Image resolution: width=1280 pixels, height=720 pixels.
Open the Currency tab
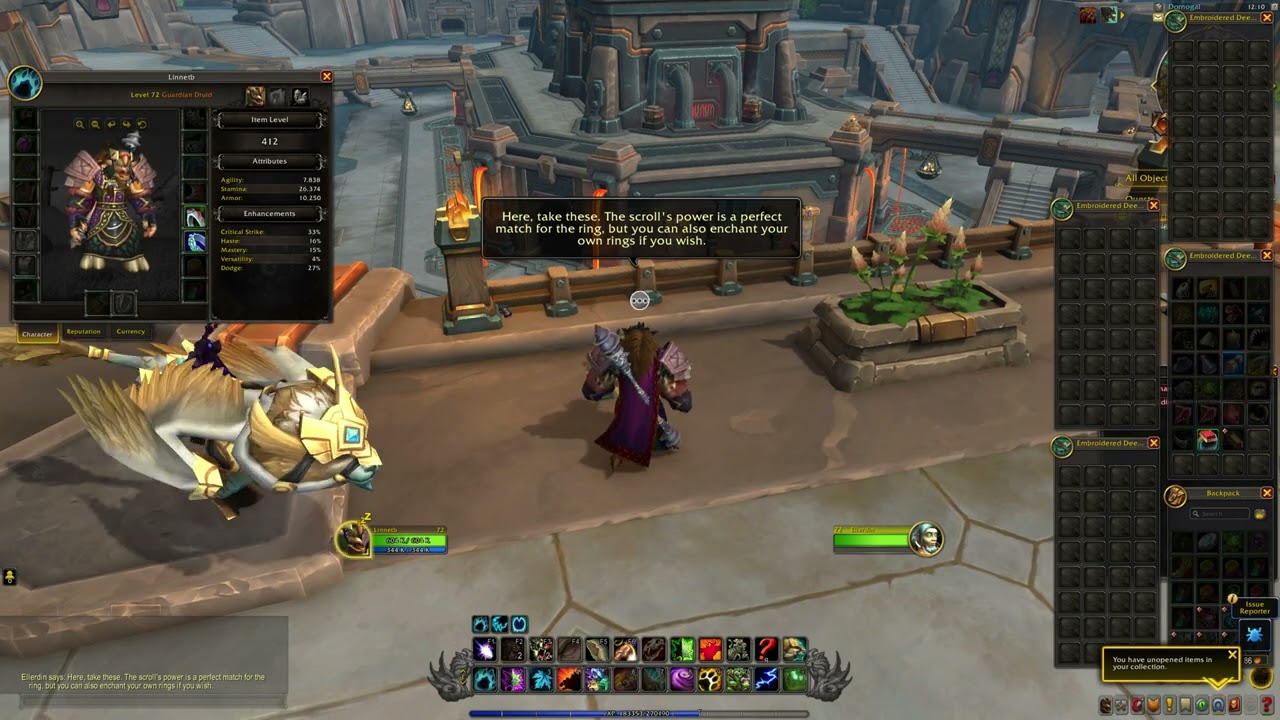131,332
